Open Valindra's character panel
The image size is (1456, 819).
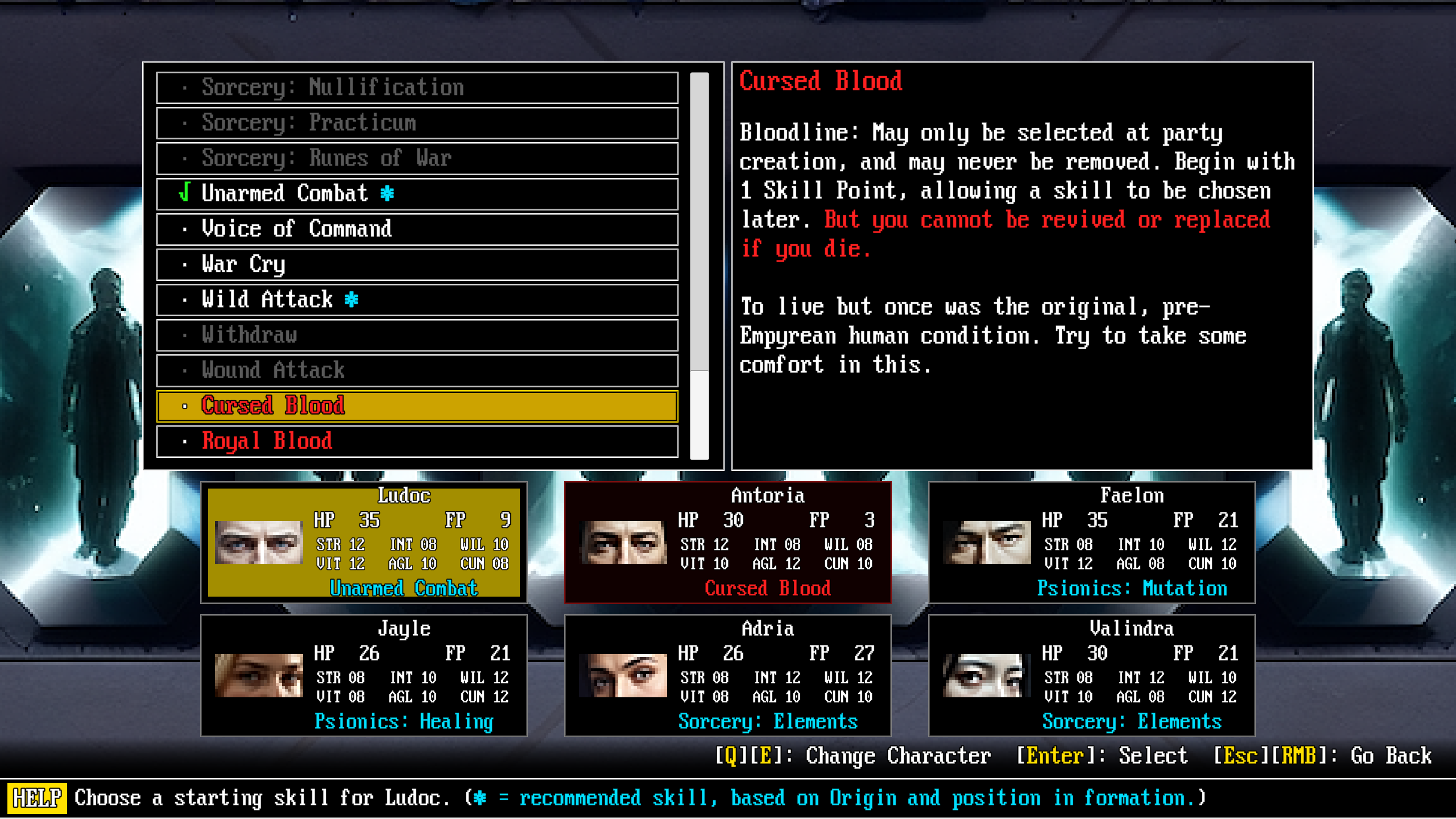point(1091,675)
